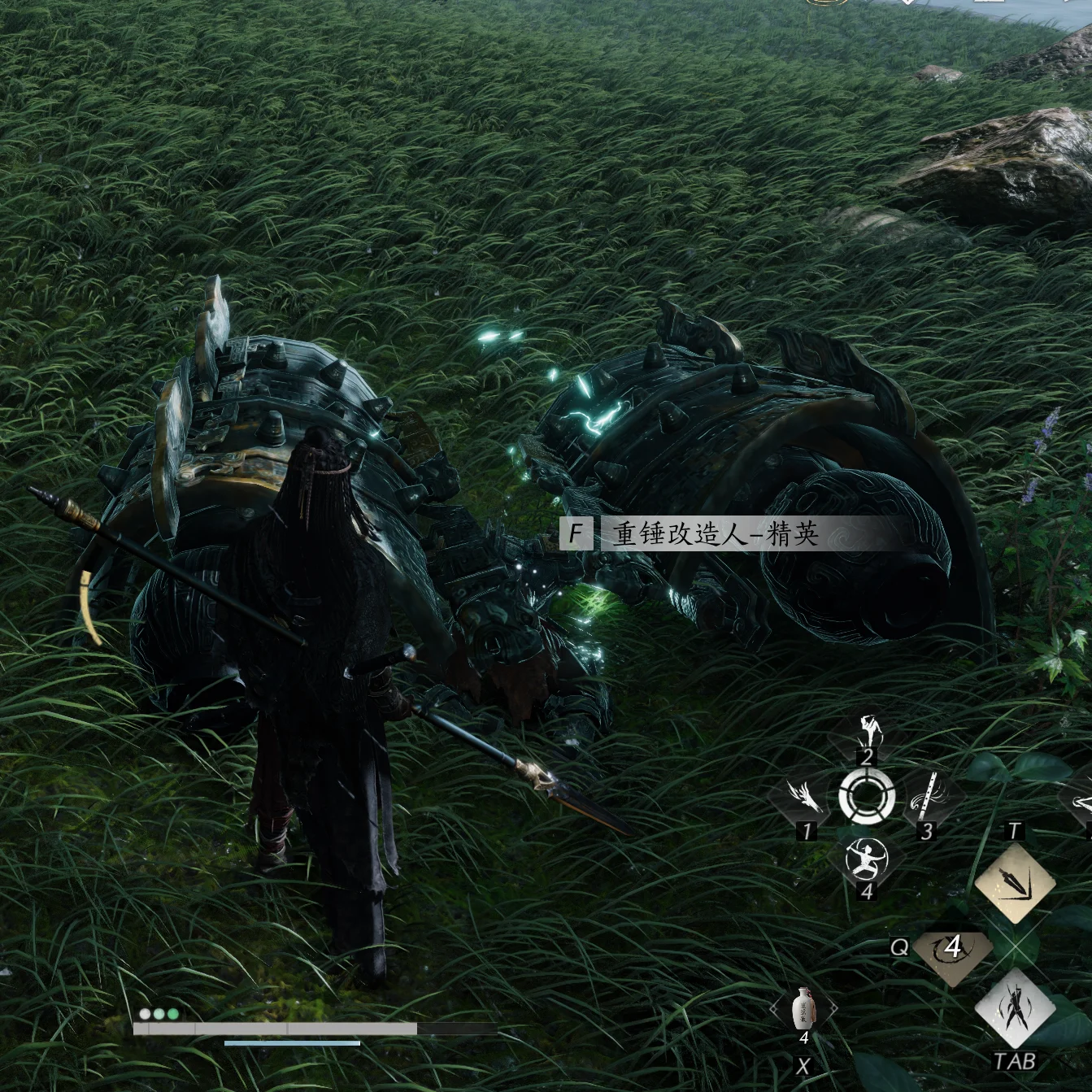
Task: Trigger the martial stance skill in the circle
Action: pos(867,859)
